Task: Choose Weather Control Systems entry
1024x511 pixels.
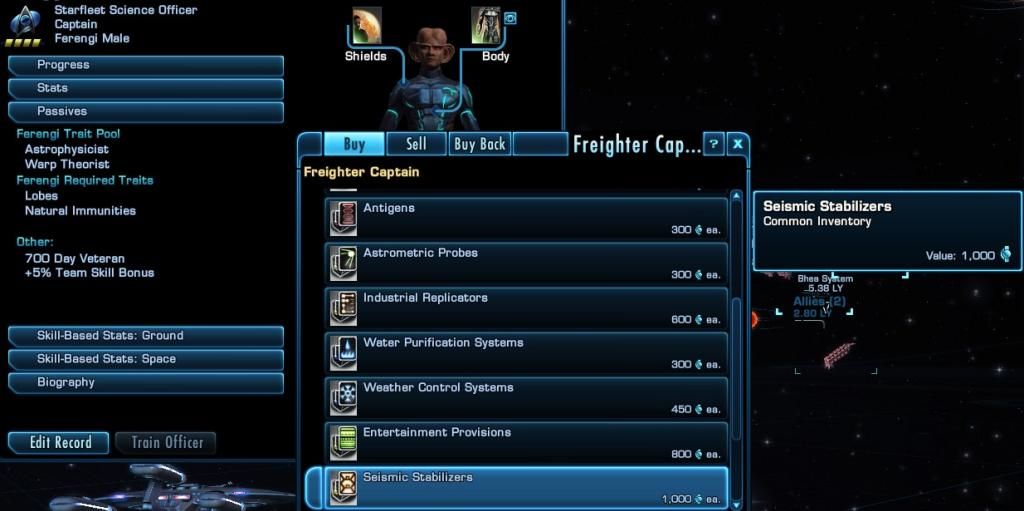Action: [526, 398]
